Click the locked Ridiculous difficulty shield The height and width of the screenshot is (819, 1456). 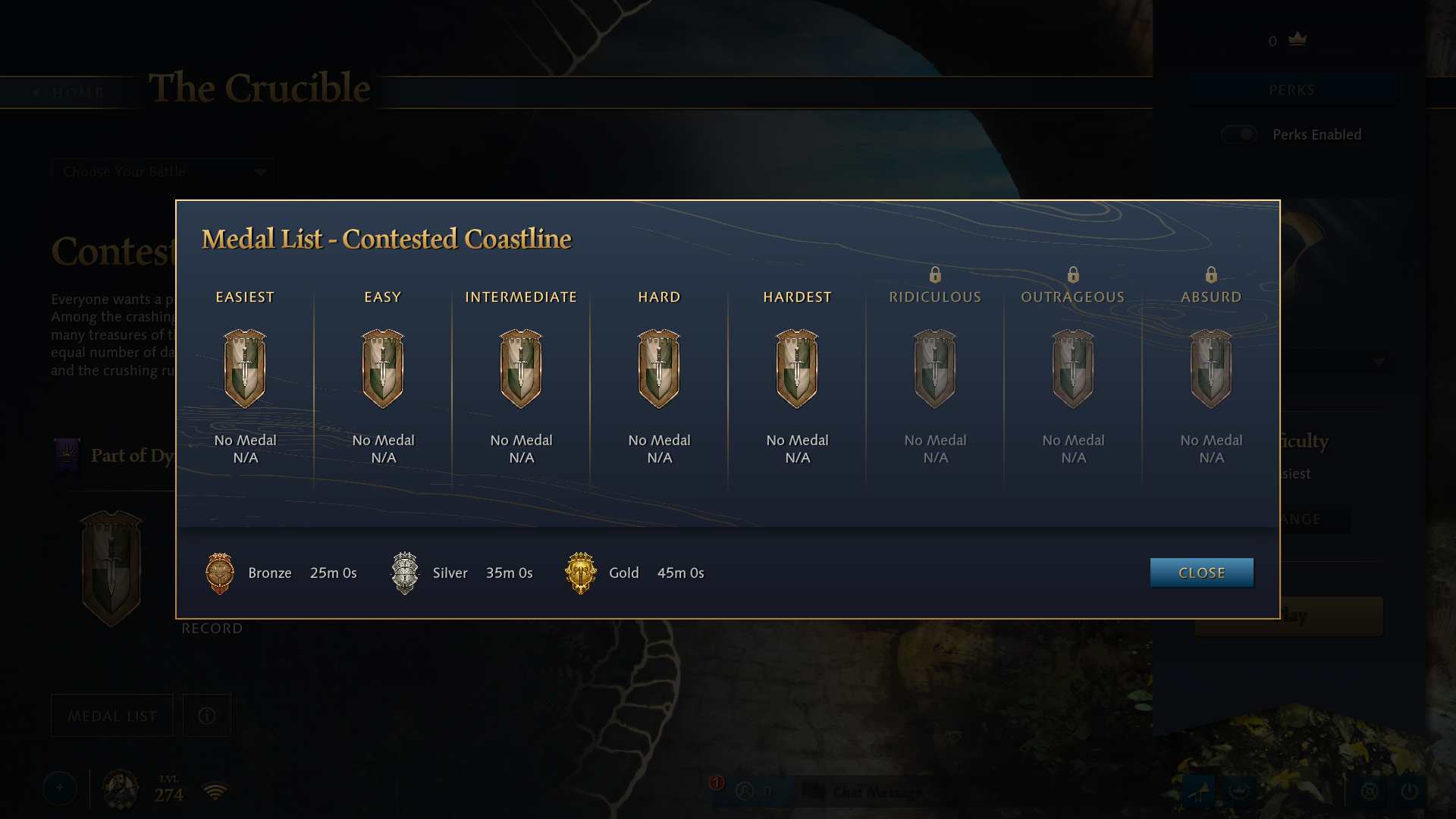click(x=935, y=369)
